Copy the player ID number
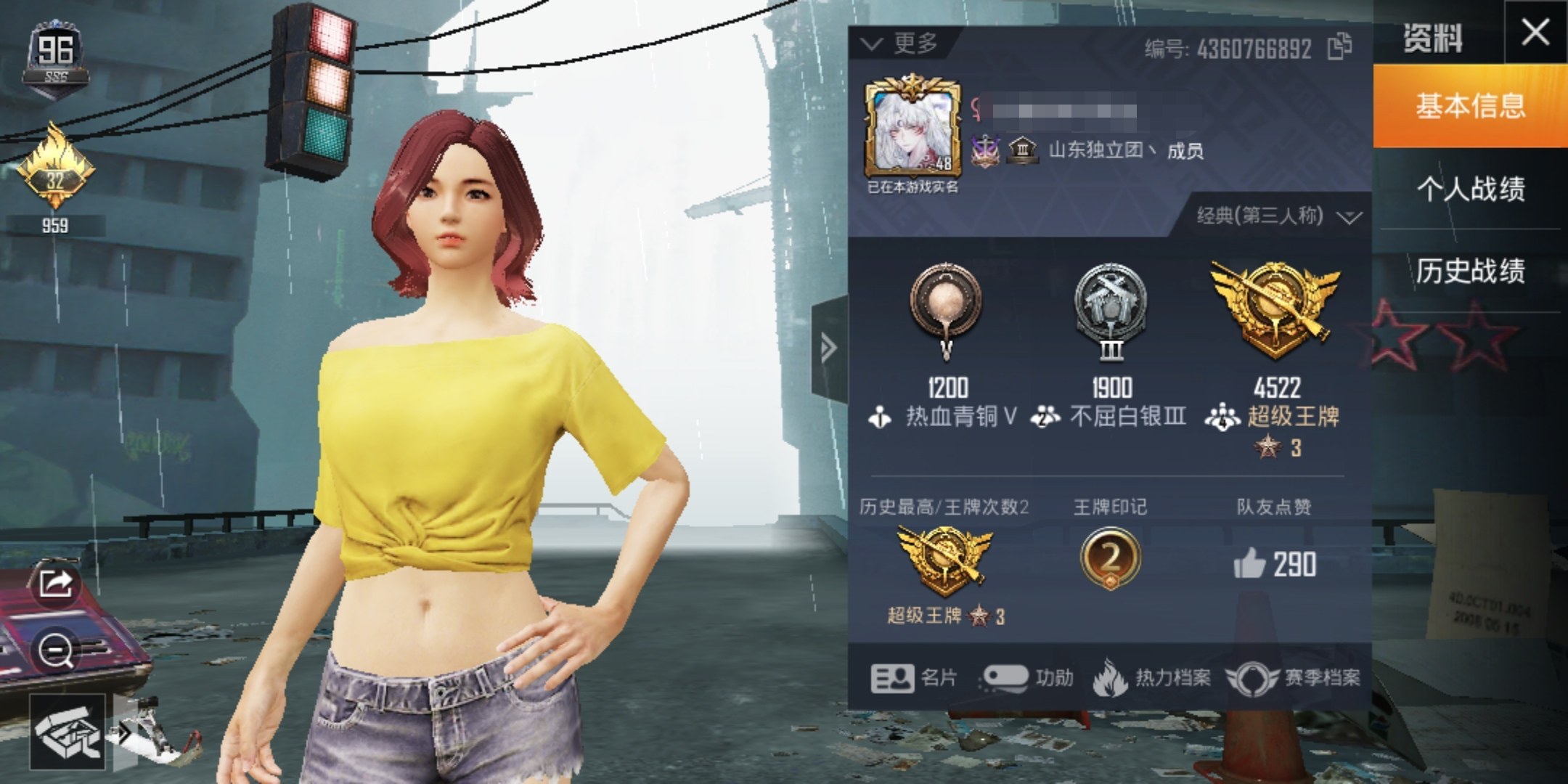 pyautogui.click(x=1339, y=47)
